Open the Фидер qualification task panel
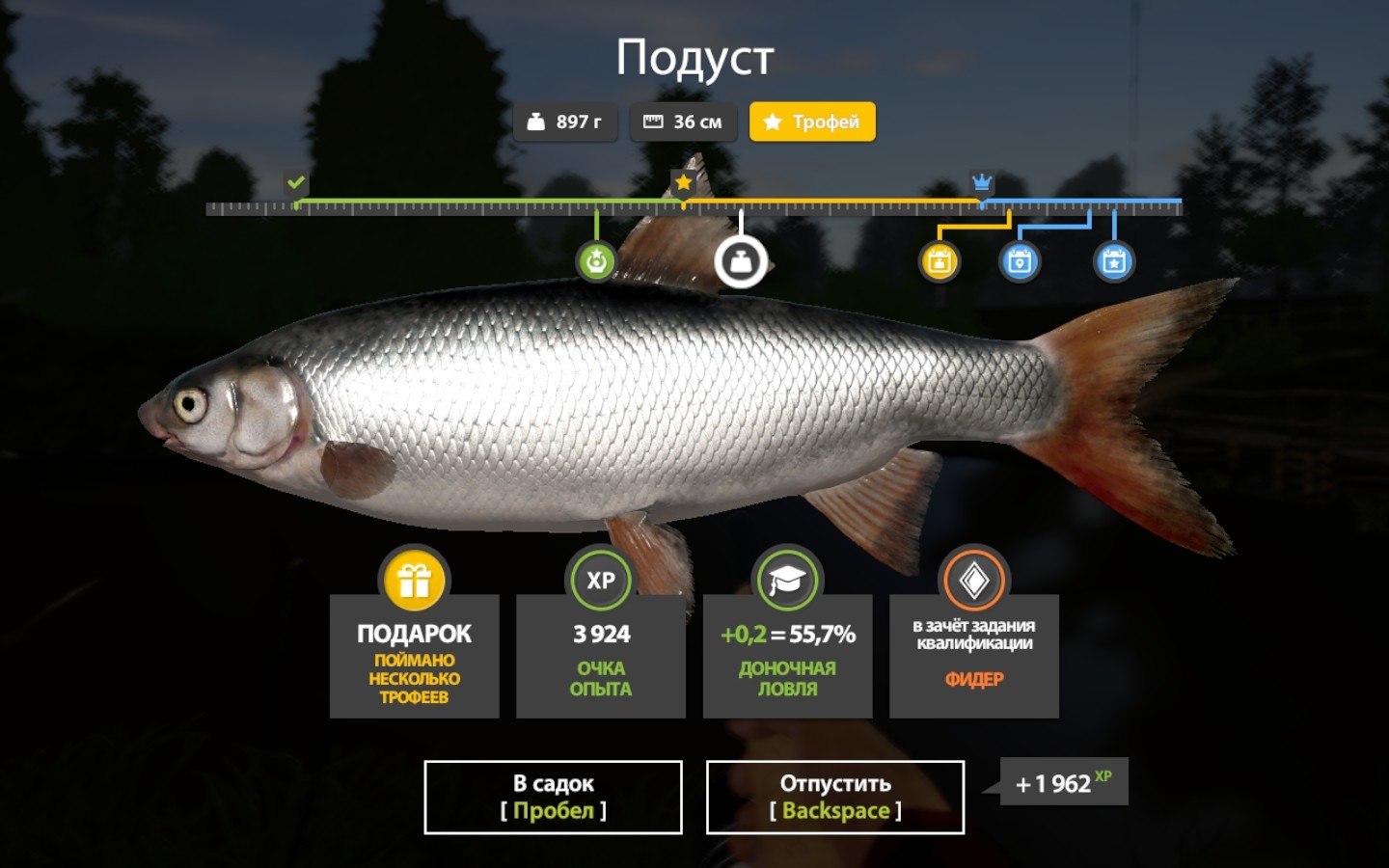 (974, 655)
